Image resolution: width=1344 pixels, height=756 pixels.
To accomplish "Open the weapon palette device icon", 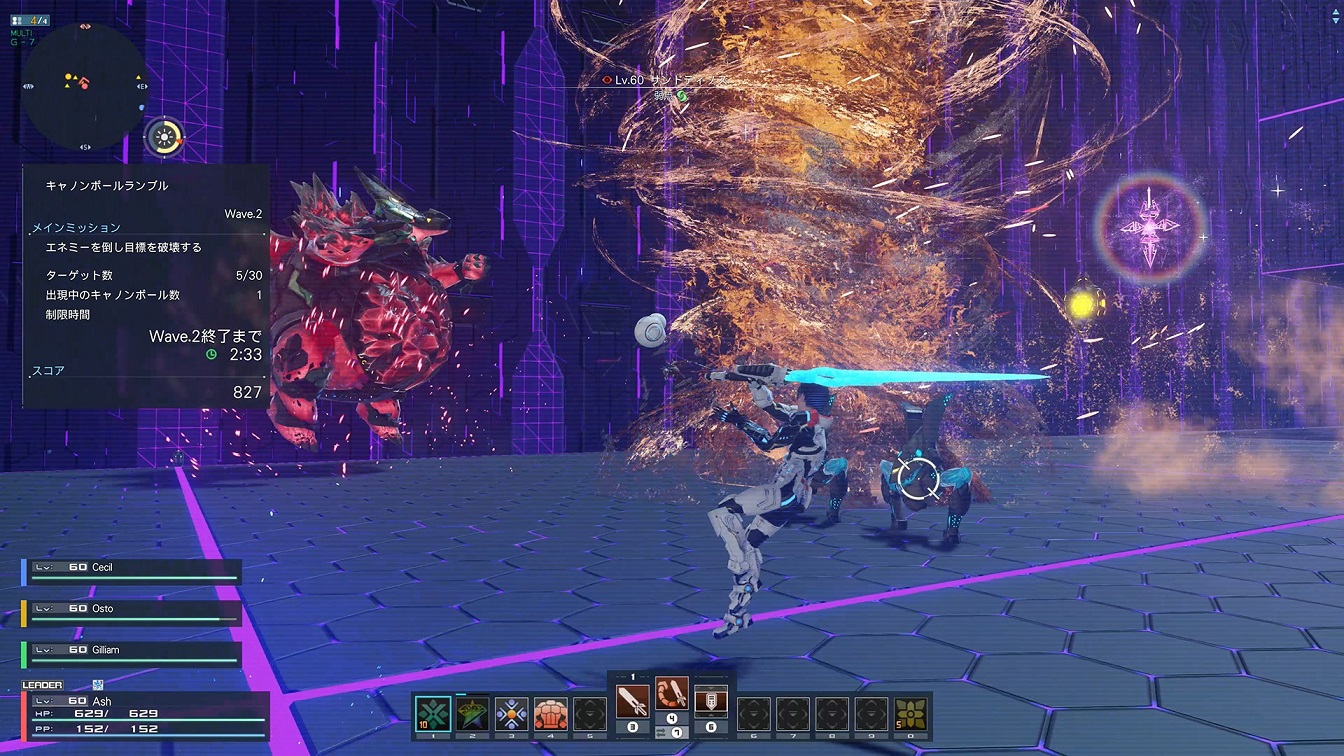I will point(710,700).
